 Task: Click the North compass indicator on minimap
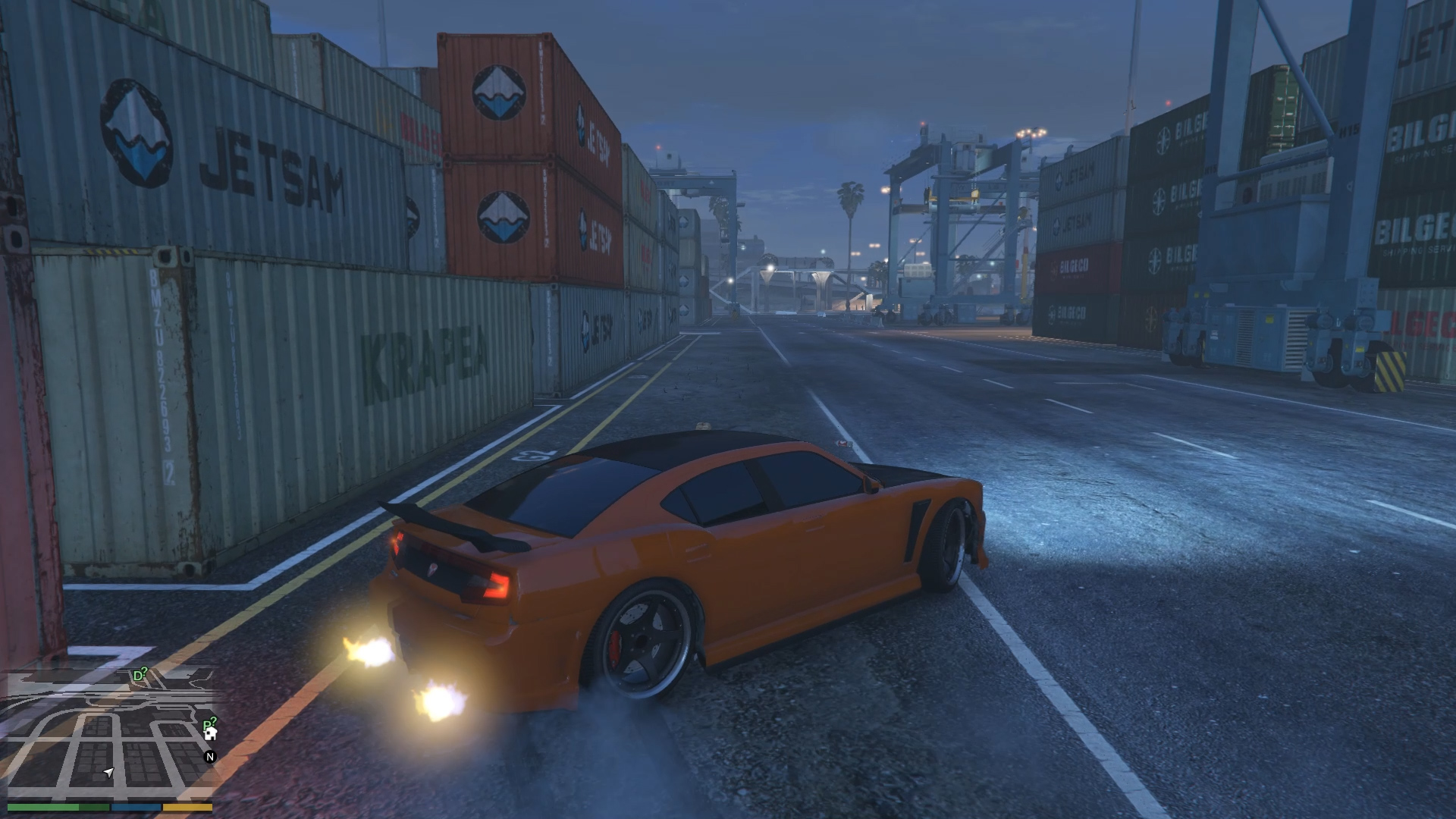point(210,756)
